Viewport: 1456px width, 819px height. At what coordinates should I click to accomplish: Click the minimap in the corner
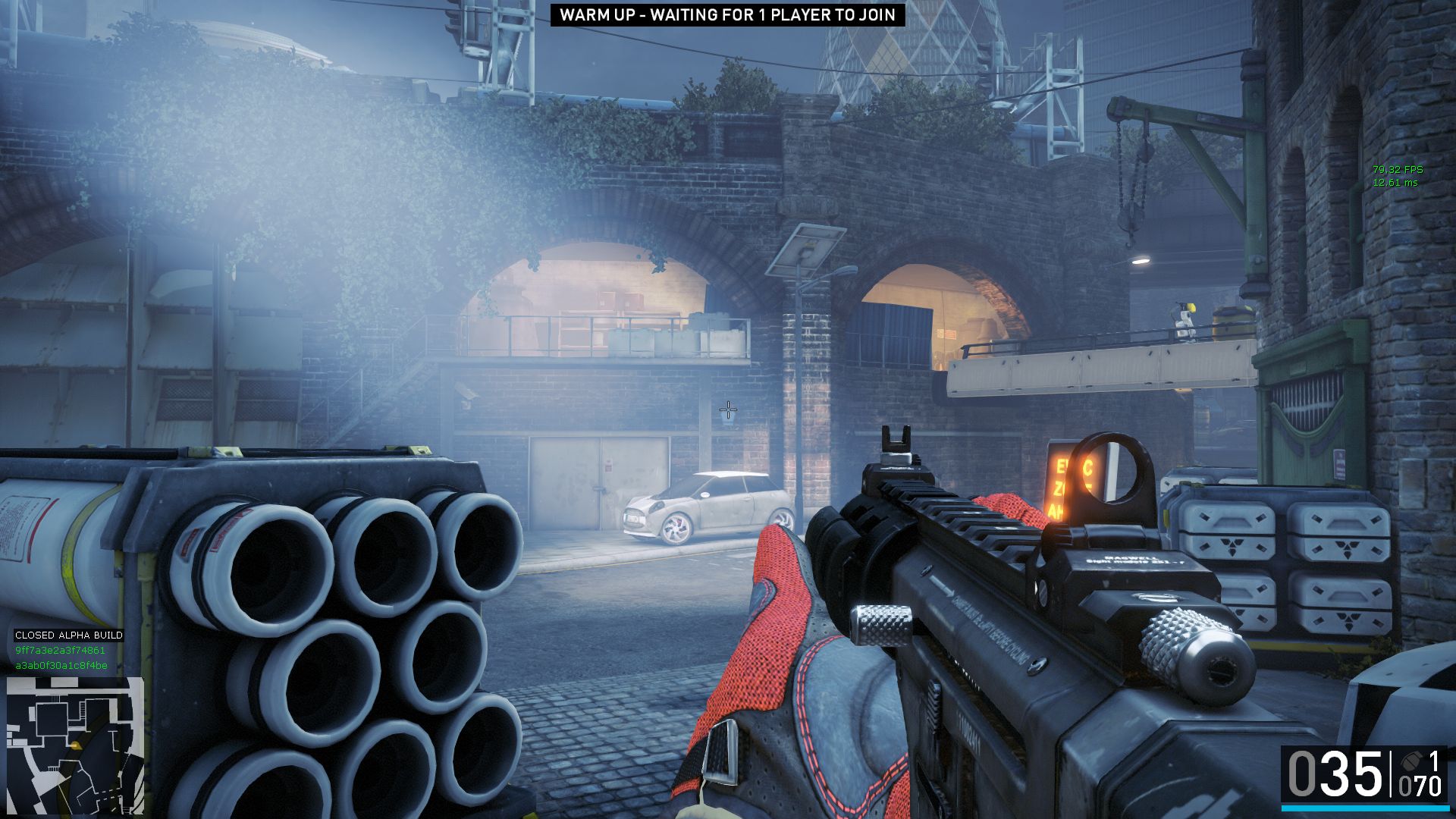pos(75,745)
